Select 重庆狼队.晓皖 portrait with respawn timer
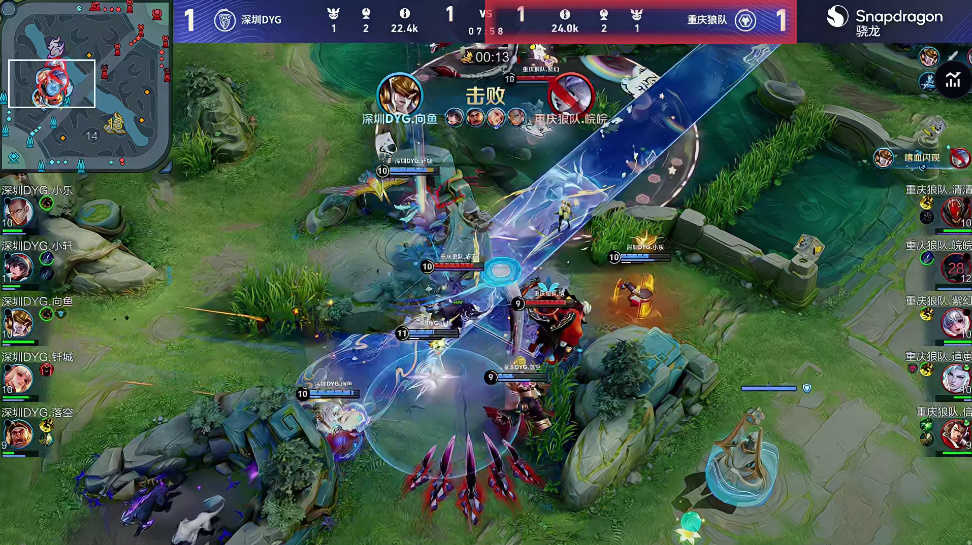This screenshot has height=545, width=972. (954, 267)
